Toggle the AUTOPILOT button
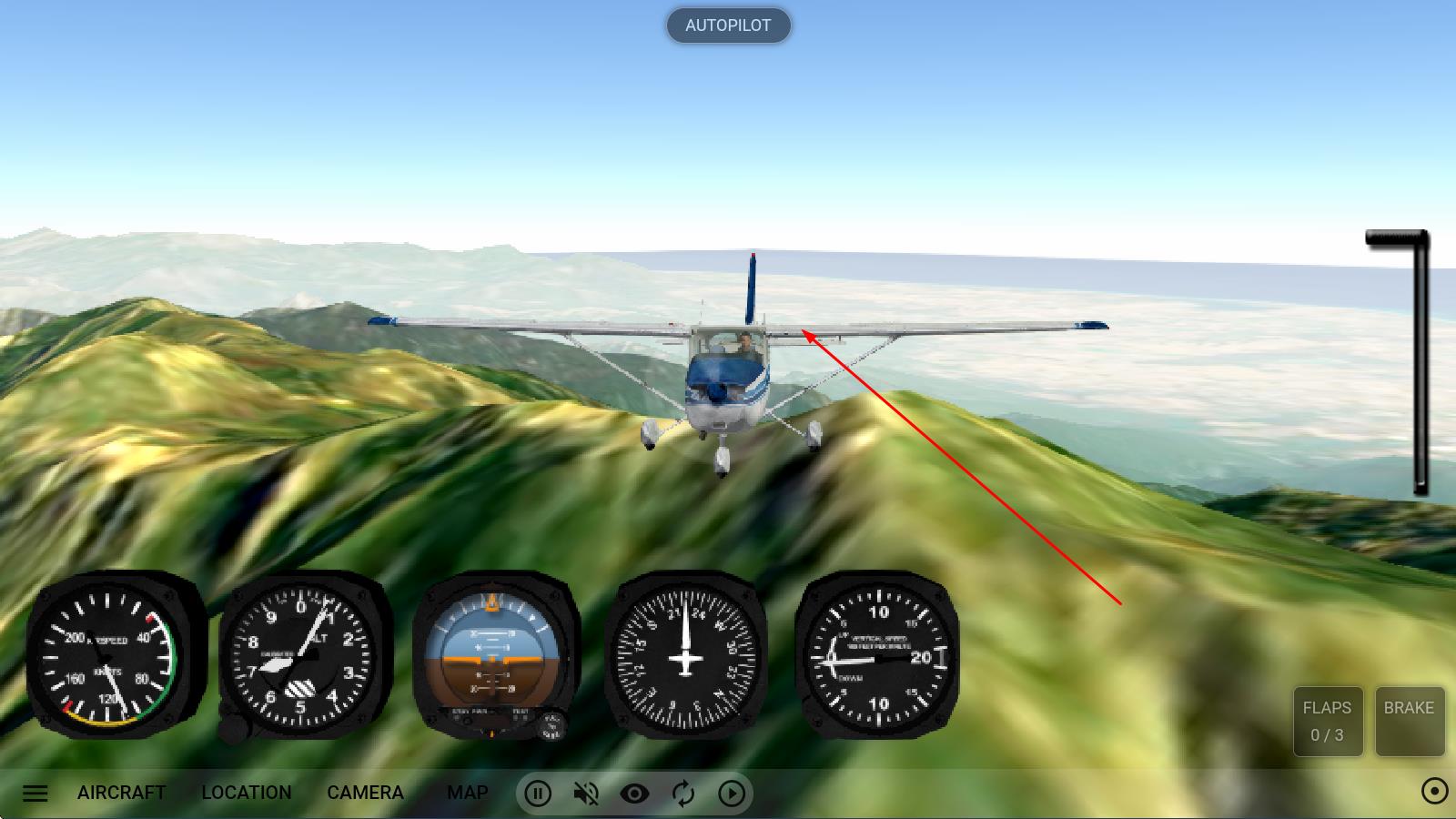 (728, 25)
